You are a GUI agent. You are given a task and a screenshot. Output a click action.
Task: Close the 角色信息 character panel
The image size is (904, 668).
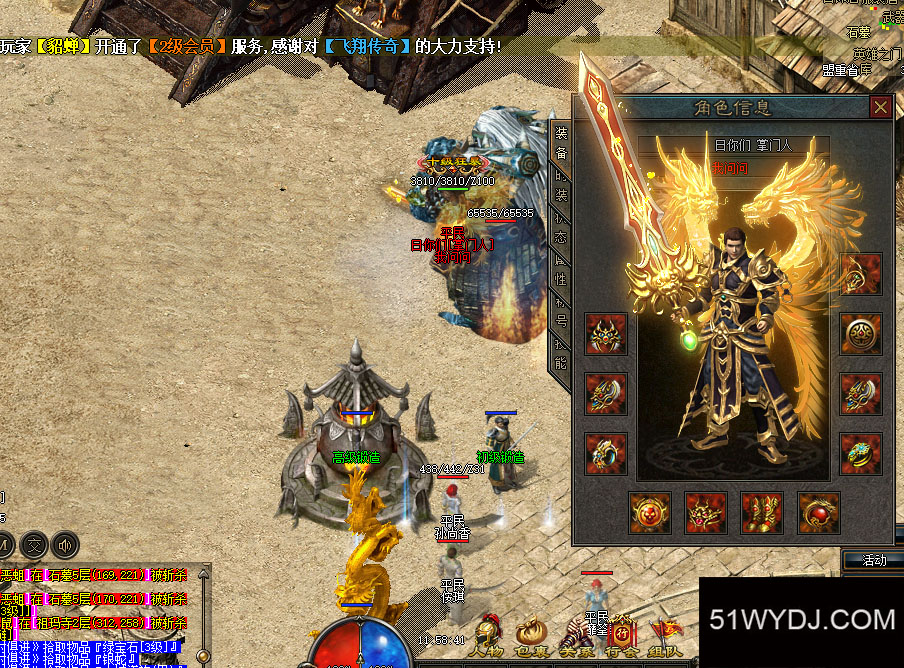(x=880, y=107)
